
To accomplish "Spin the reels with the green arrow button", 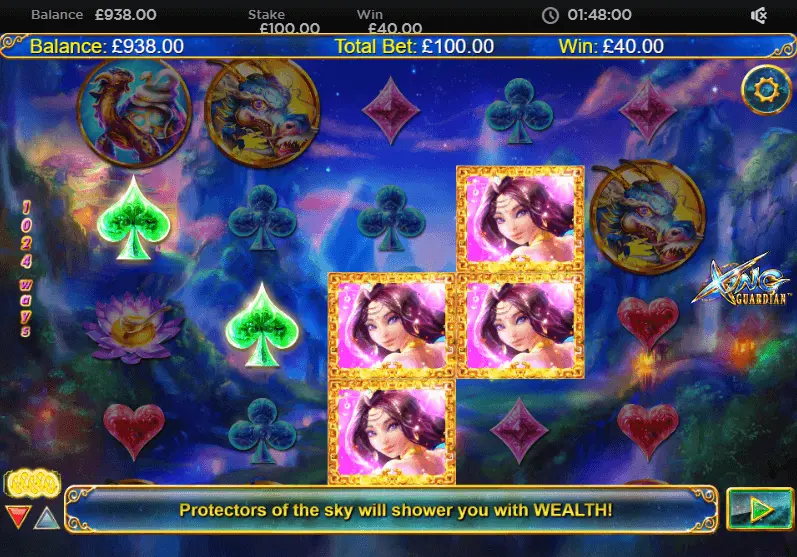I will coord(759,509).
